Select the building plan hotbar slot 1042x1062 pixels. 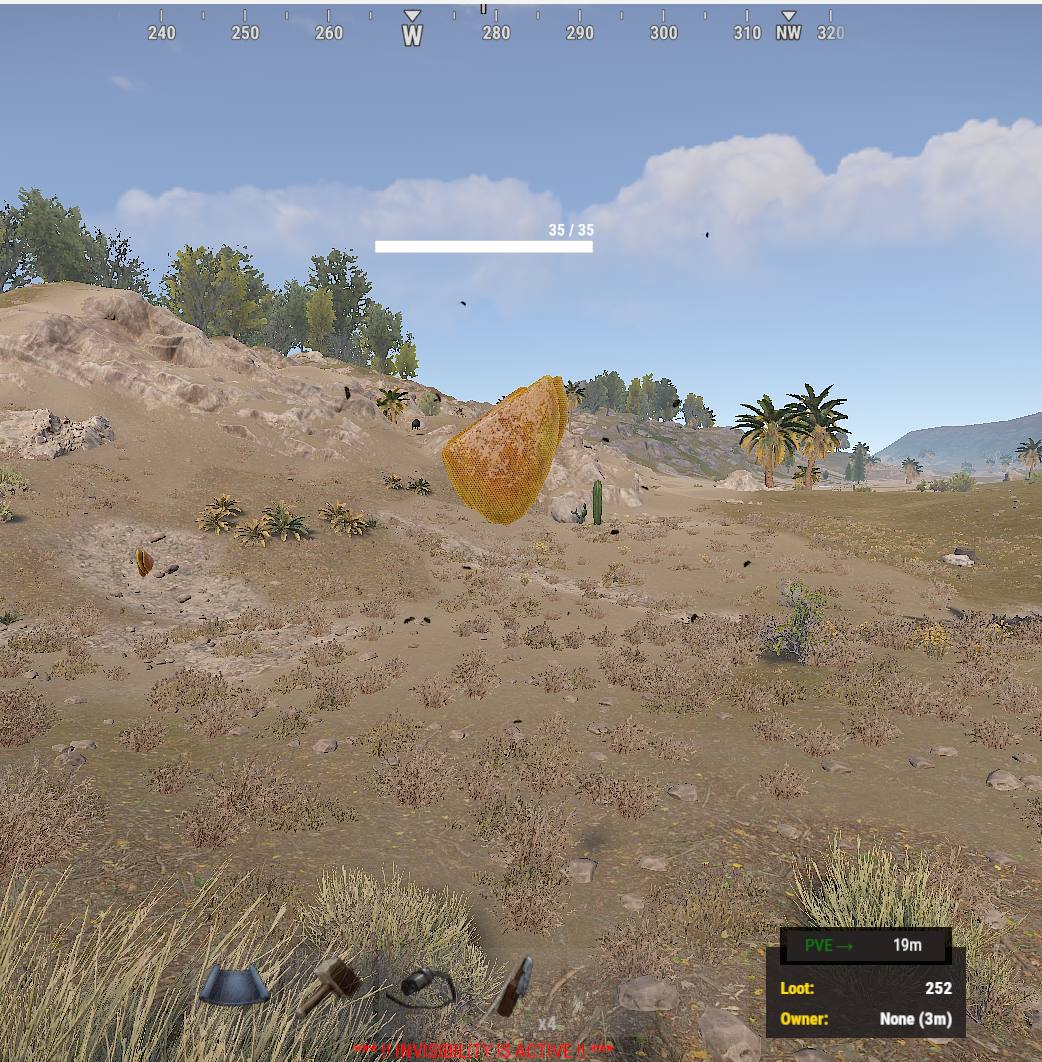[234, 985]
